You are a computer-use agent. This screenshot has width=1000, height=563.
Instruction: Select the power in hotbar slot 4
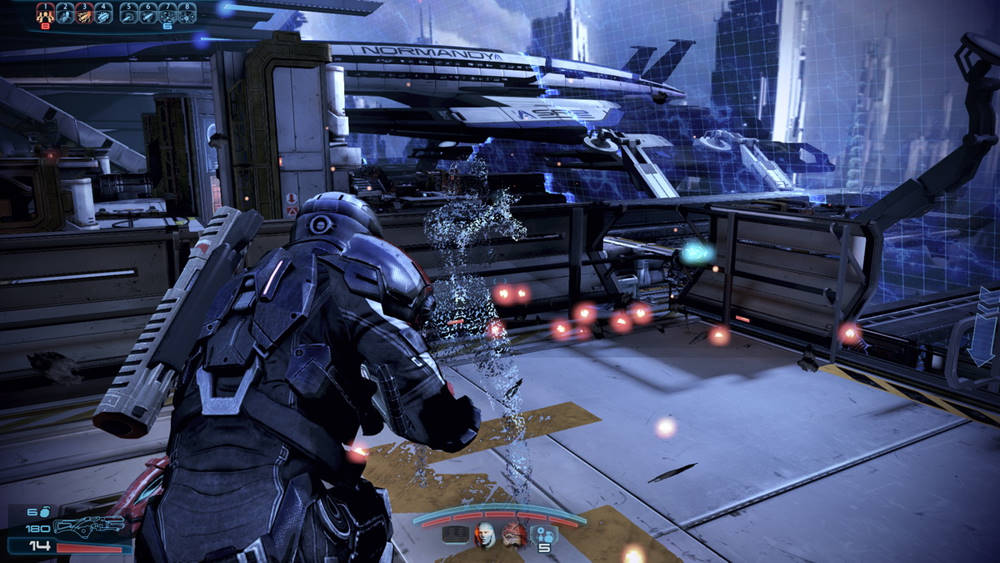click(x=103, y=13)
